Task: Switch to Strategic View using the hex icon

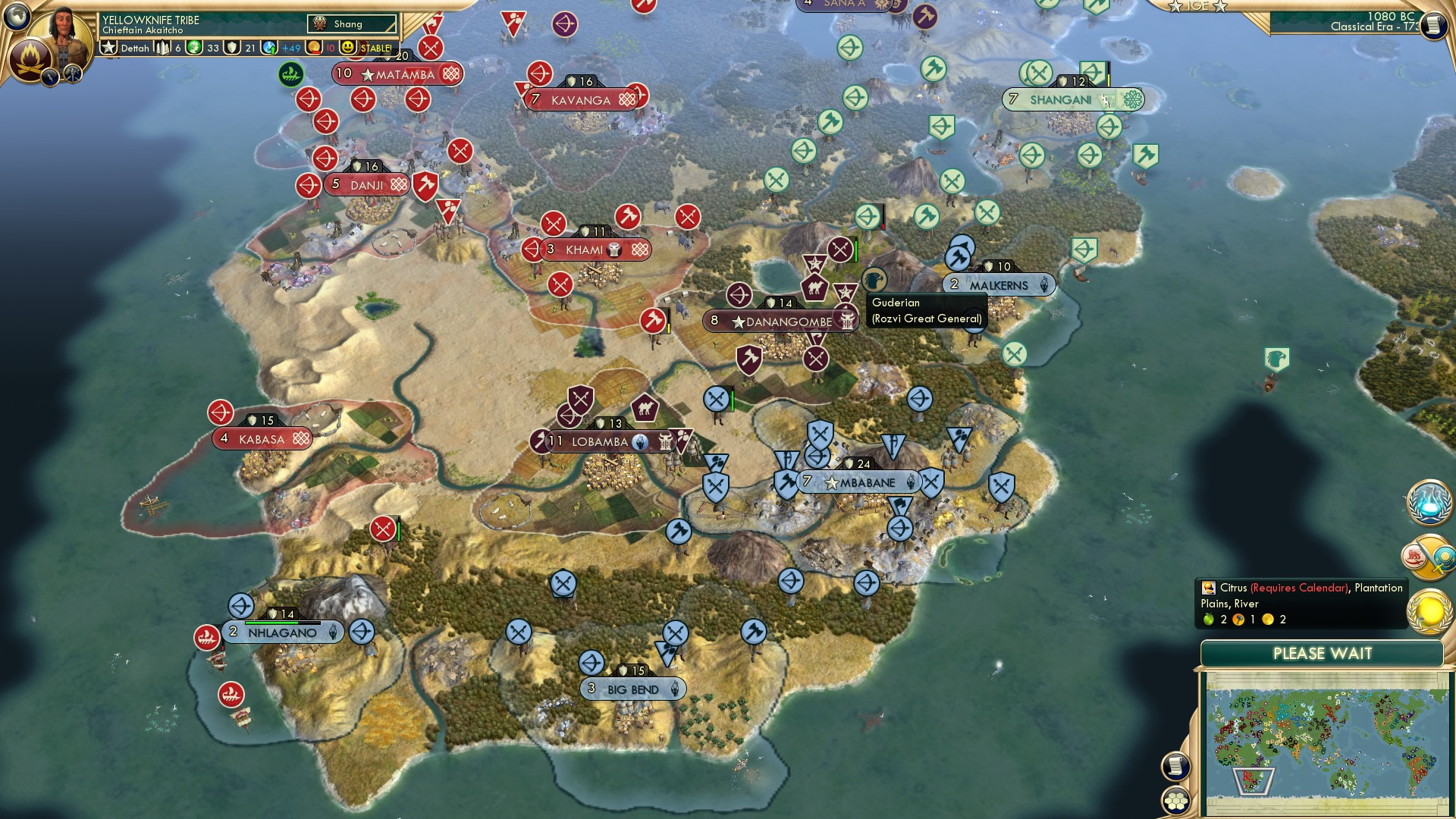Action: coord(1175,802)
